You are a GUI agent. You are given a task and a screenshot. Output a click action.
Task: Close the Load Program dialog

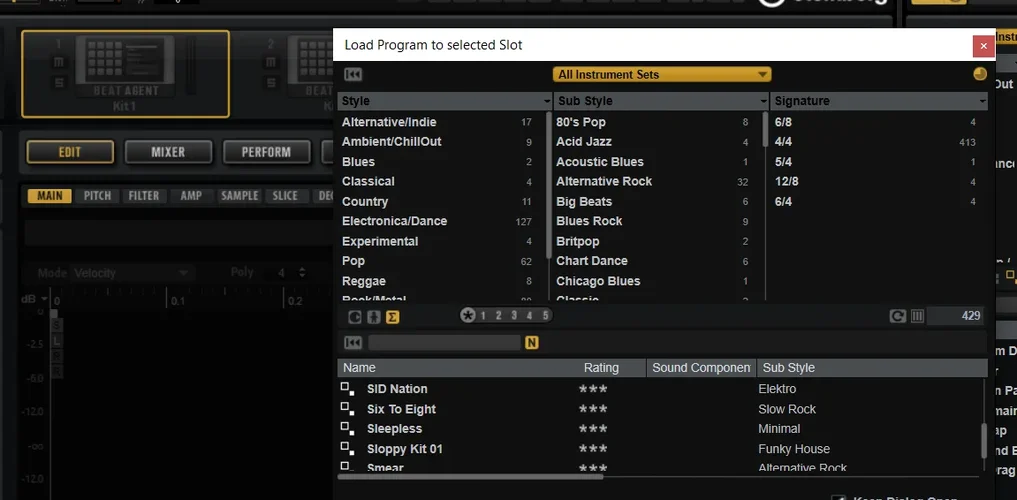983,46
